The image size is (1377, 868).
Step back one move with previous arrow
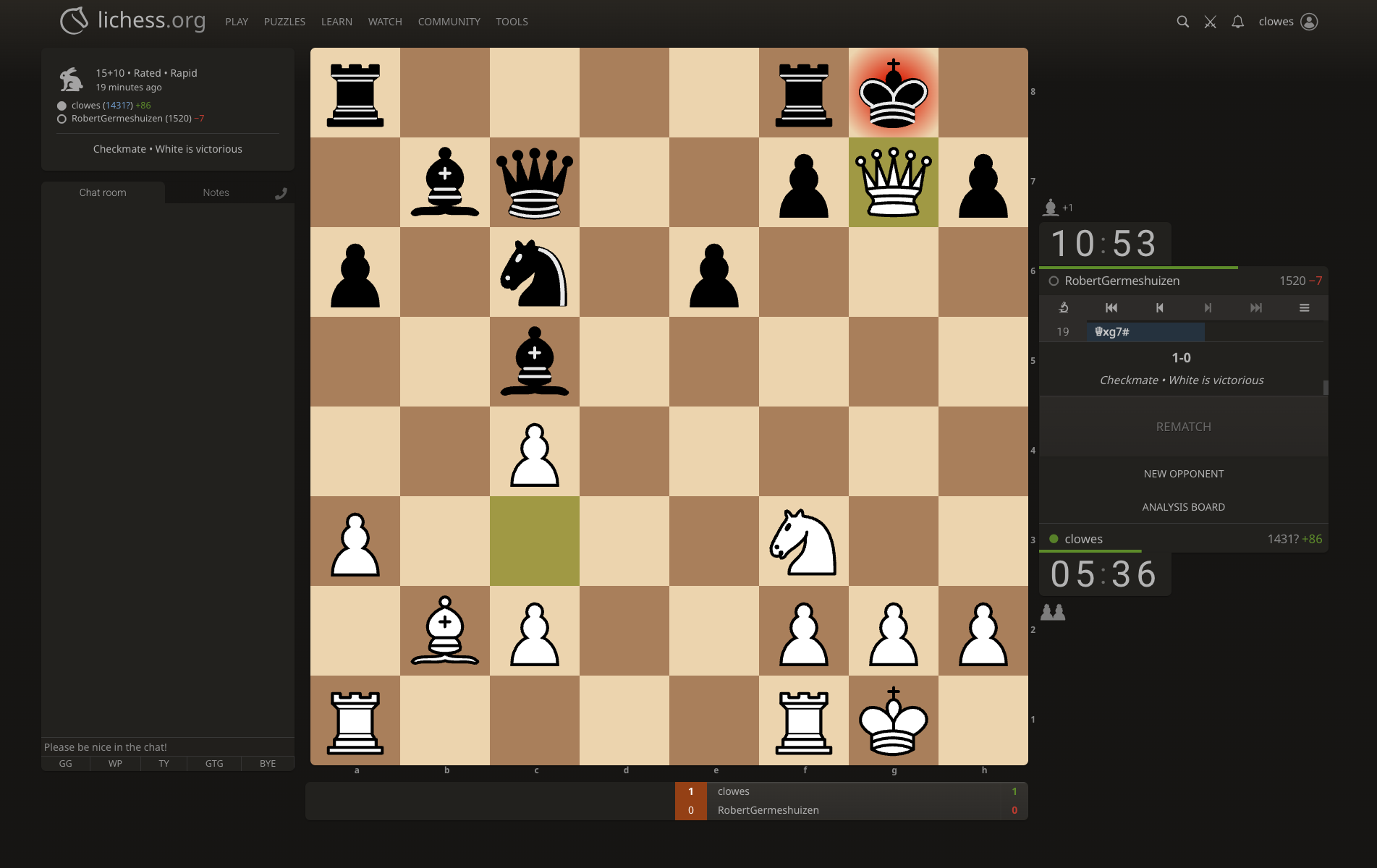[1159, 307]
